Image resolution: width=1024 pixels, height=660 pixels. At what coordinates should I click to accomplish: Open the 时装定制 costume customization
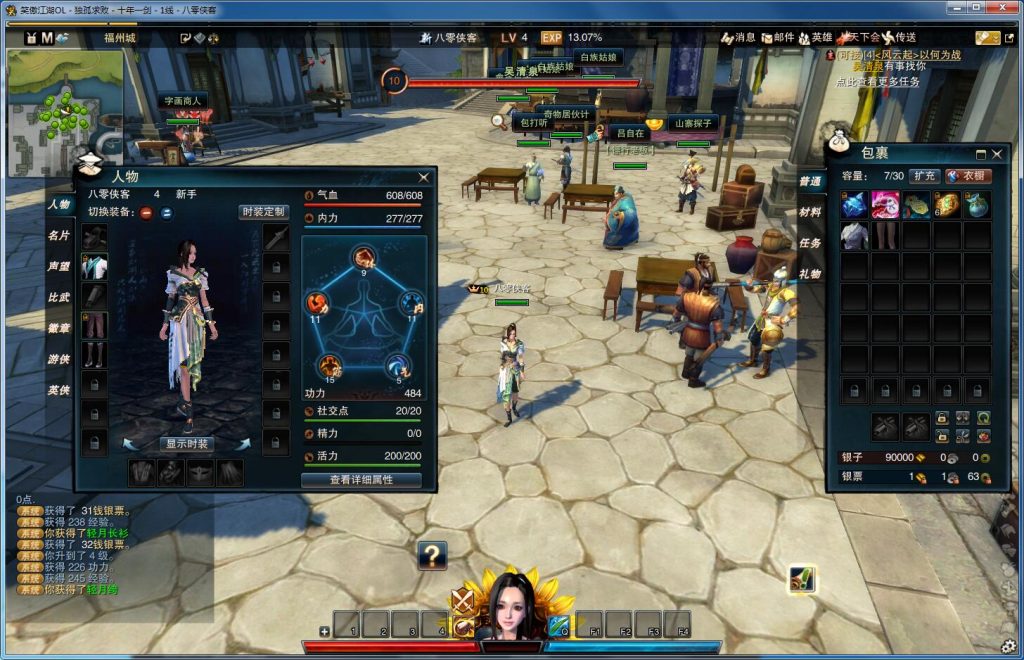(x=263, y=212)
